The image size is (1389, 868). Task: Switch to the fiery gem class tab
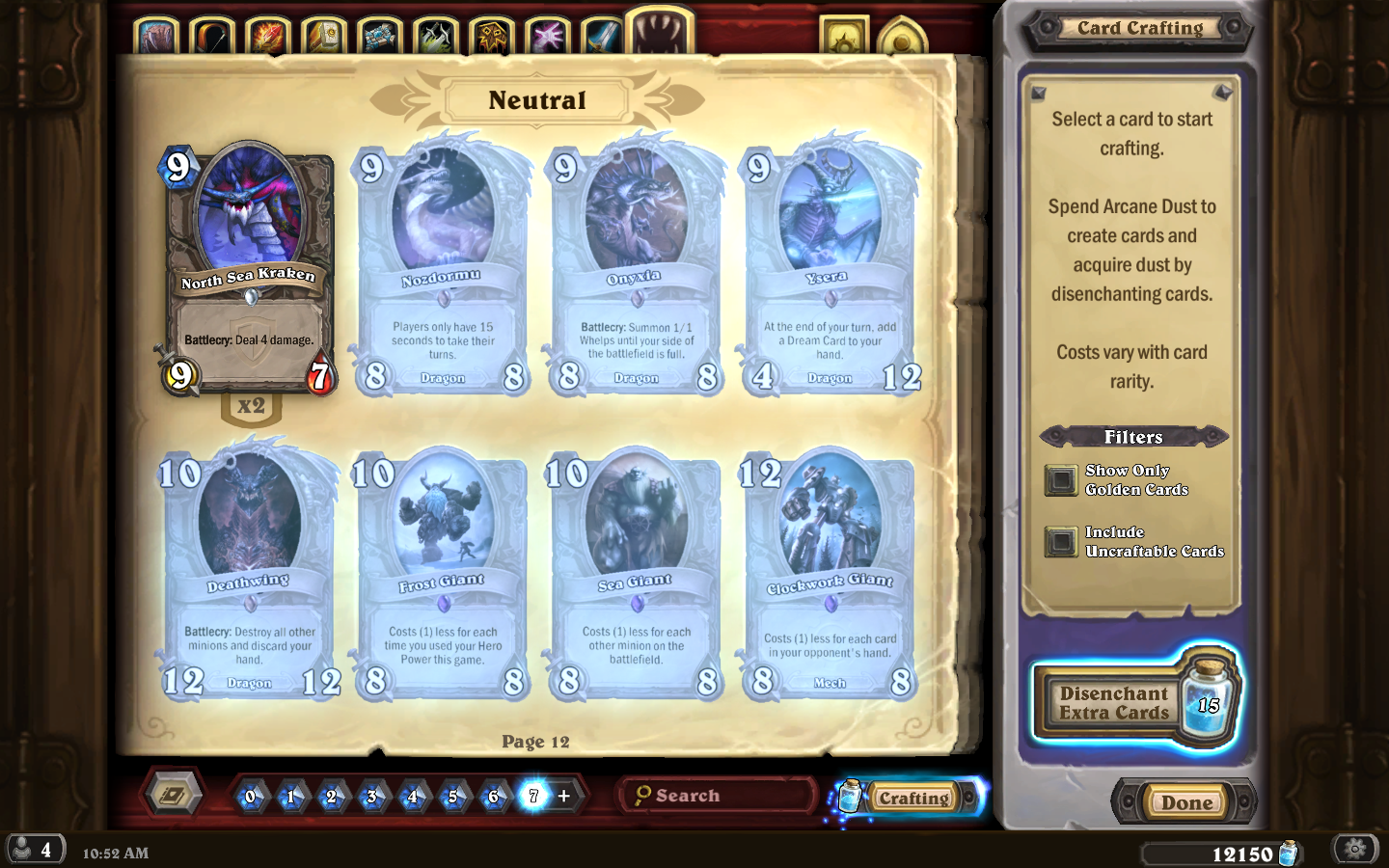pos(267,37)
